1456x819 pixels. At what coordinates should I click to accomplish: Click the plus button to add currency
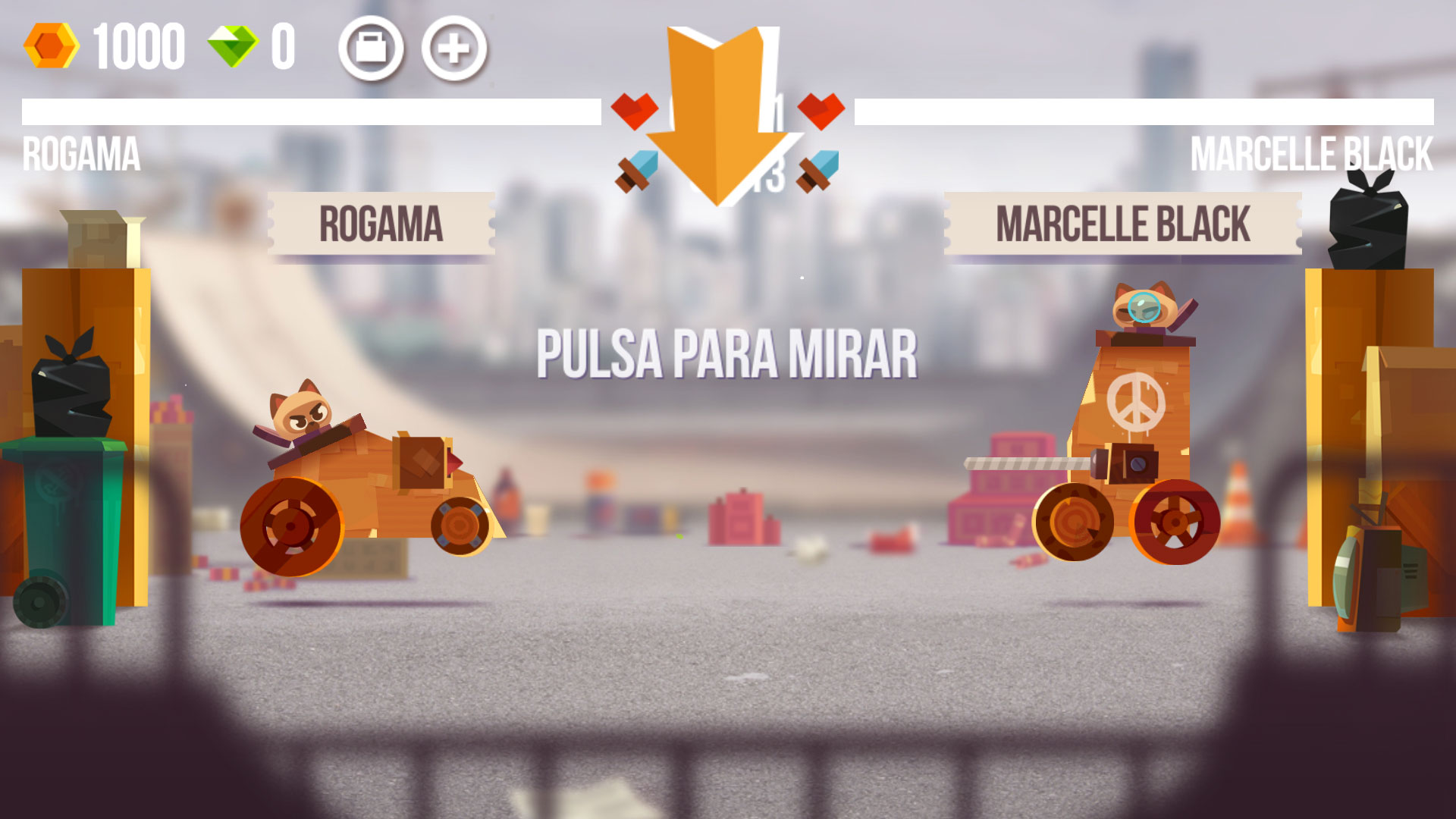tap(454, 49)
